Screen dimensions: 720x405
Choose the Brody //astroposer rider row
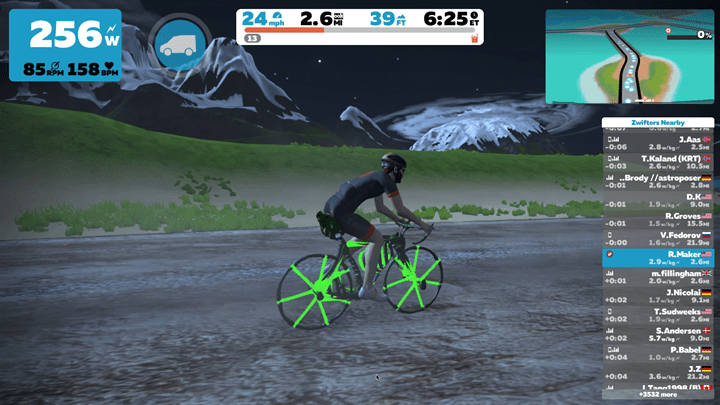pyautogui.click(x=657, y=180)
